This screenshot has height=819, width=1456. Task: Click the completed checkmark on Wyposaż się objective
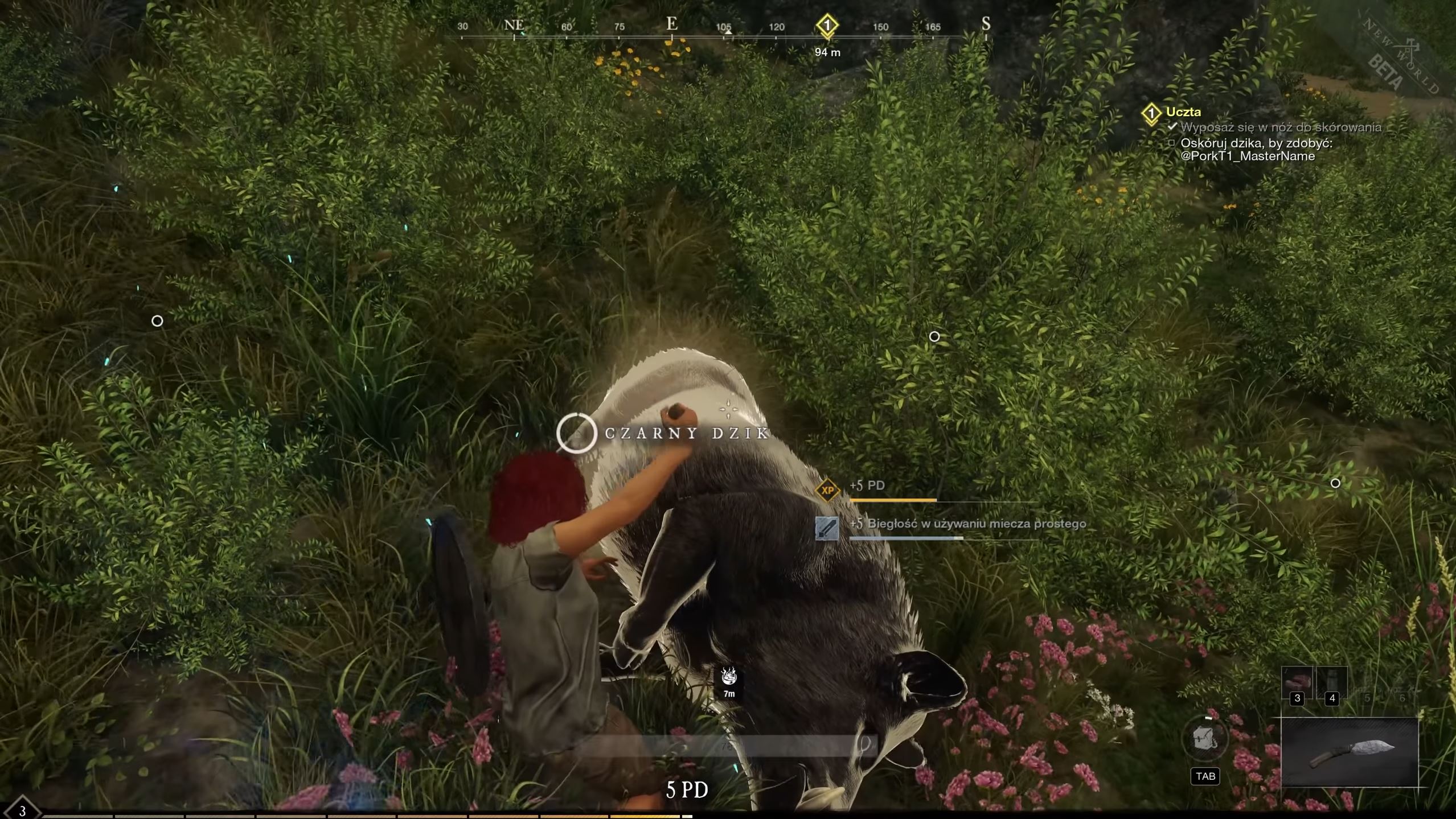(x=1172, y=128)
